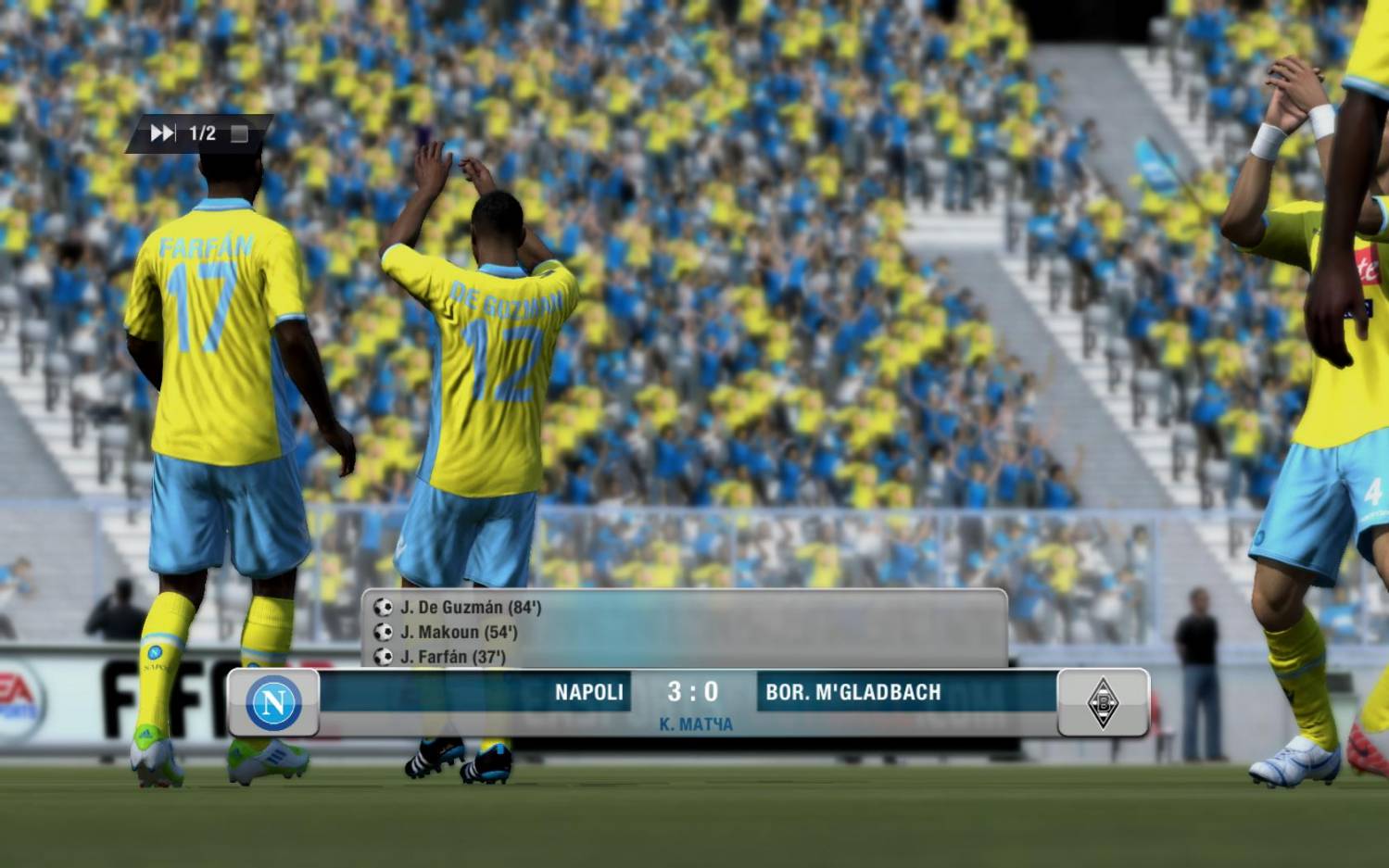Stop the replay with the square icon

(x=239, y=133)
